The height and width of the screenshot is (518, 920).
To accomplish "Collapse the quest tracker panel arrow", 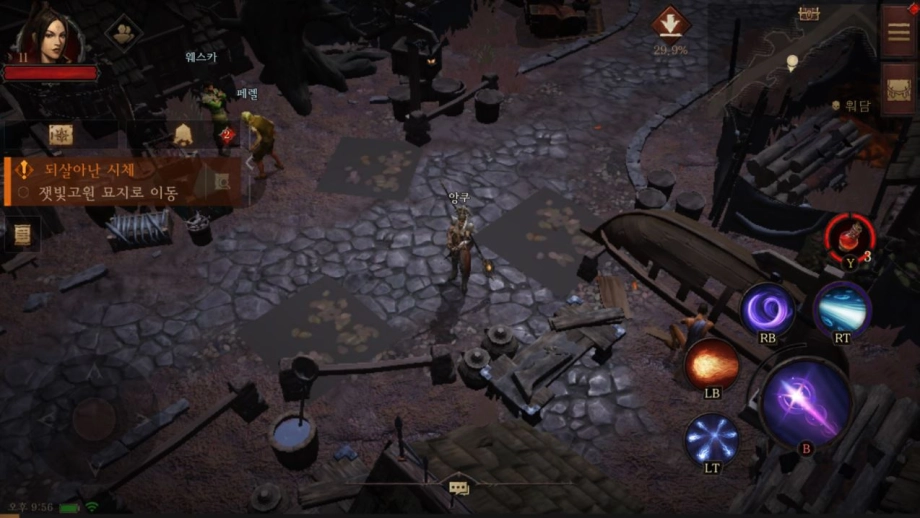I will (x=249, y=163).
